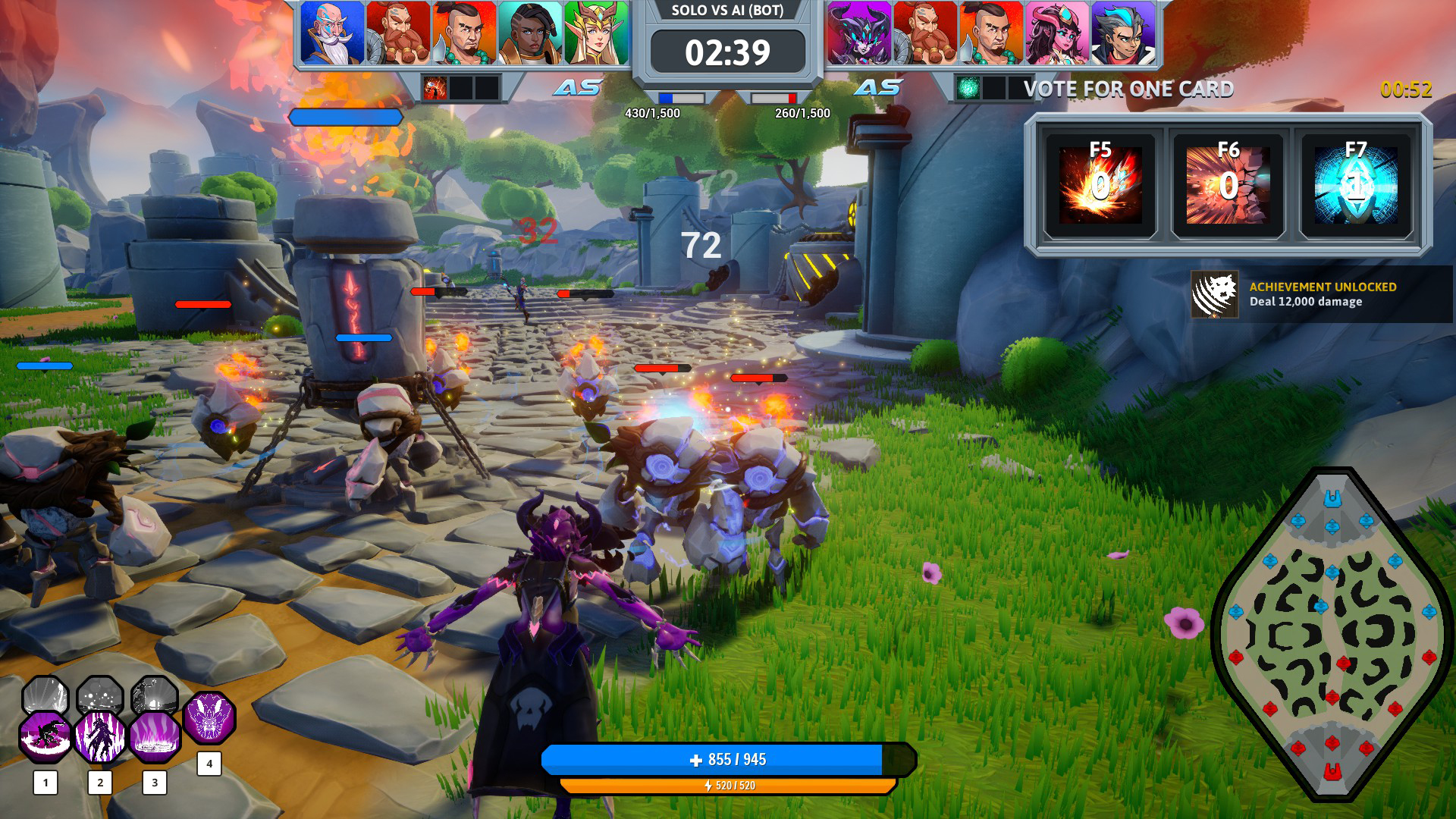Open the Achievement Unlocked notification
This screenshot has width=1456, height=819.
click(1321, 294)
